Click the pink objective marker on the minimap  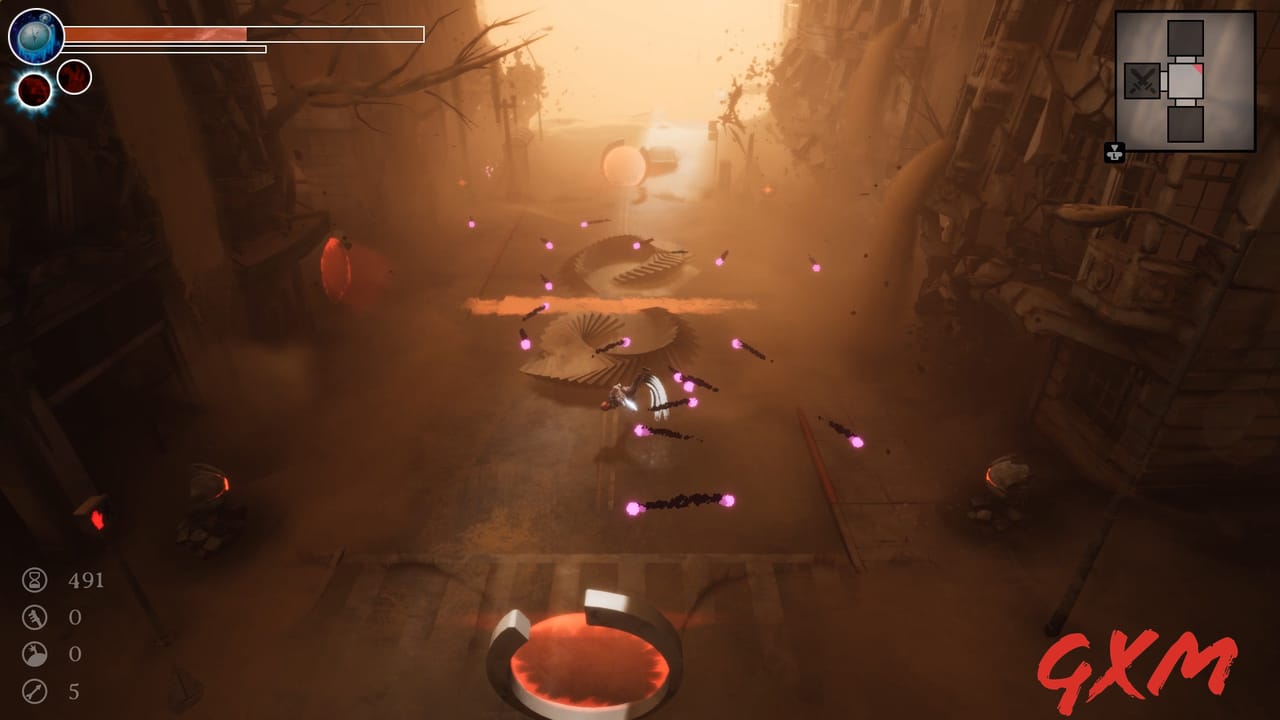[x=1199, y=68]
